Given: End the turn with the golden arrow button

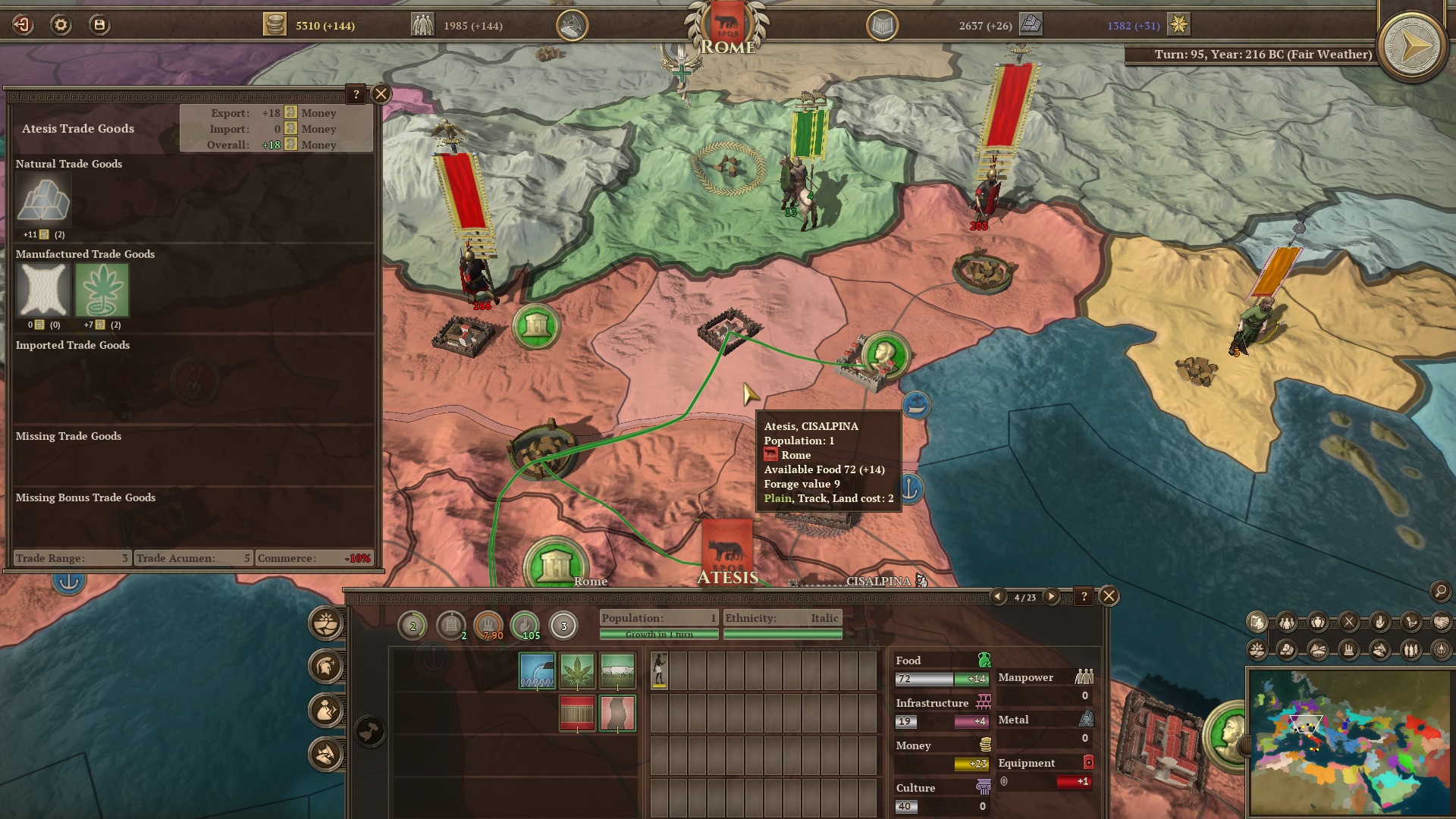Looking at the screenshot, I should point(1411,47).
